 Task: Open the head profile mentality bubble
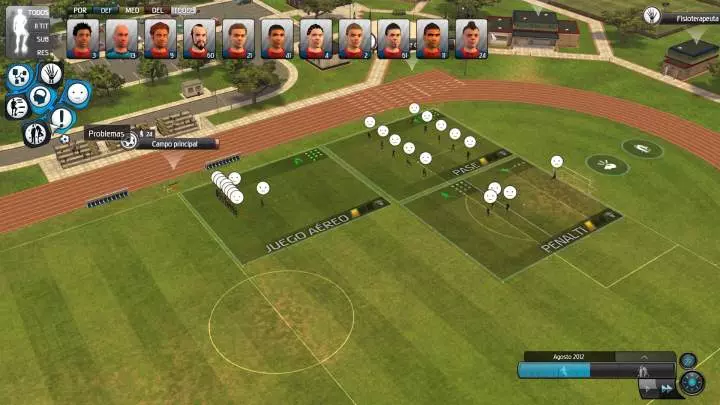point(40,97)
